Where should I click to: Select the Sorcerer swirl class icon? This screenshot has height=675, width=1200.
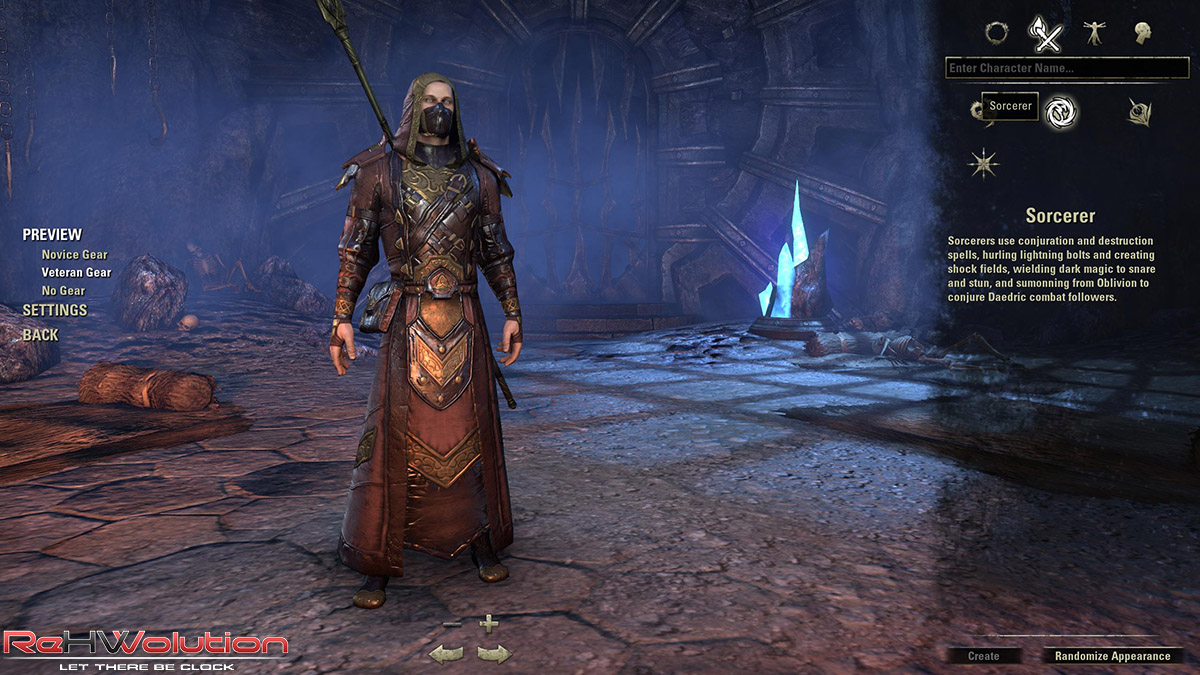pyautogui.click(x=1060, y=111)
